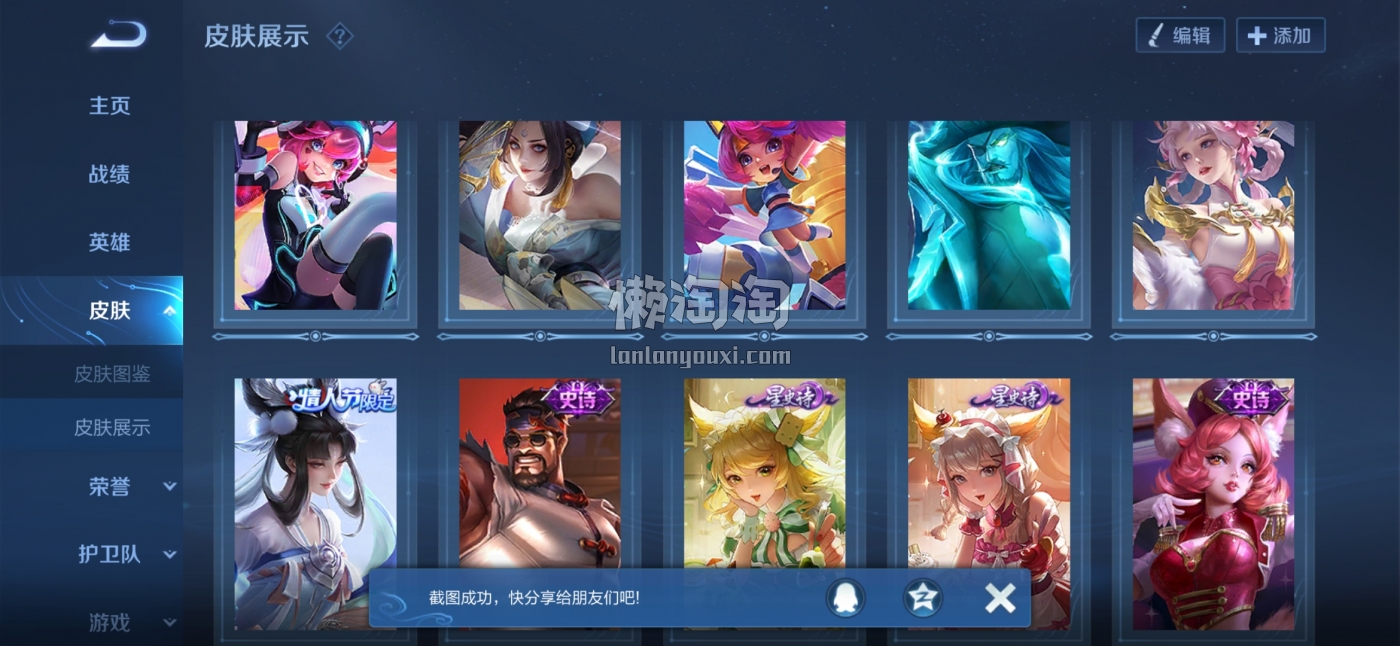
Task: Select 皮肤展示 skin showcase submenu
Action: (x=112, y=427)
